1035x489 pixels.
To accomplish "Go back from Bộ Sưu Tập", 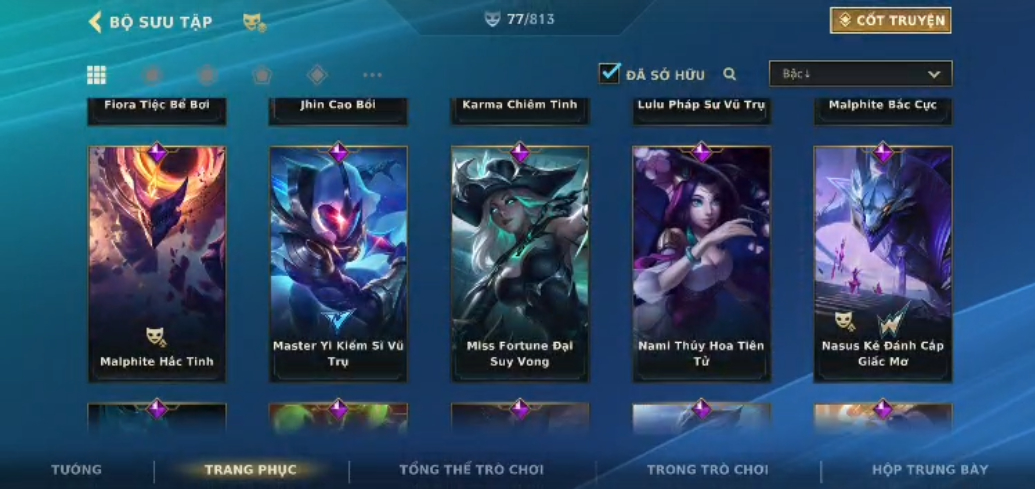I will pos(96,21).
